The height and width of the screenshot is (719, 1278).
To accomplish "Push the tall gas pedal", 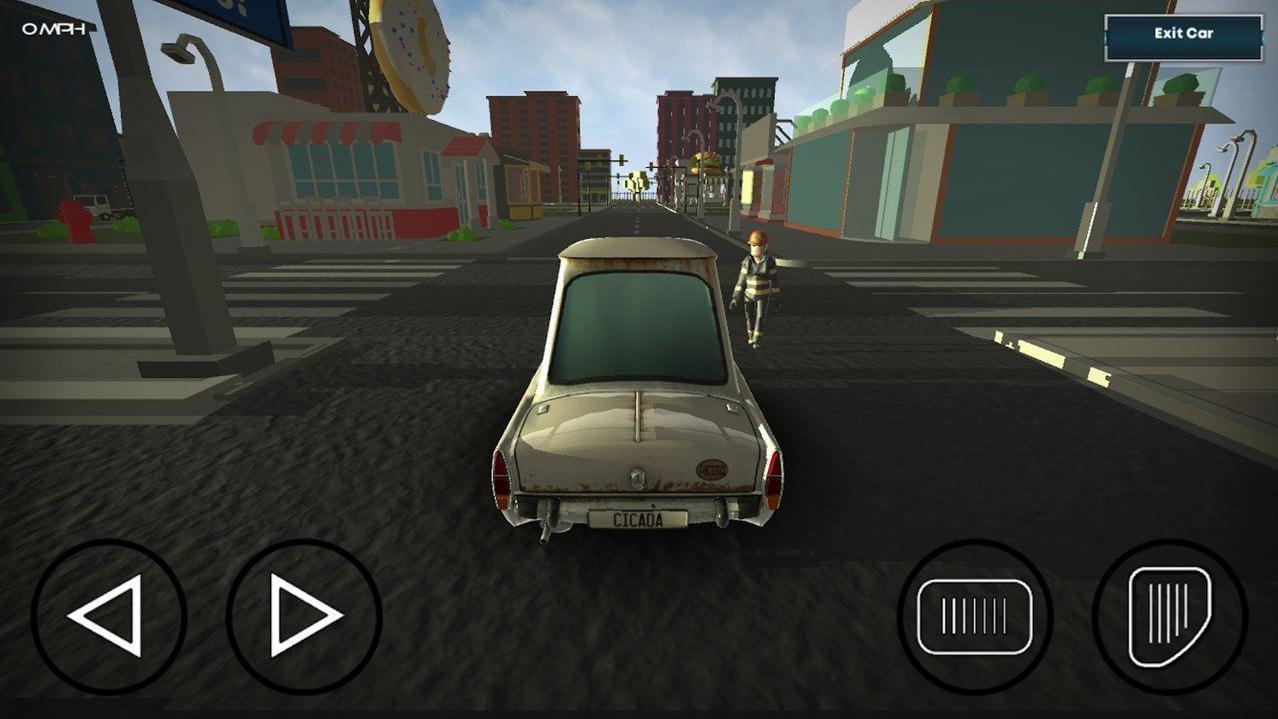I will [1169, 616].
